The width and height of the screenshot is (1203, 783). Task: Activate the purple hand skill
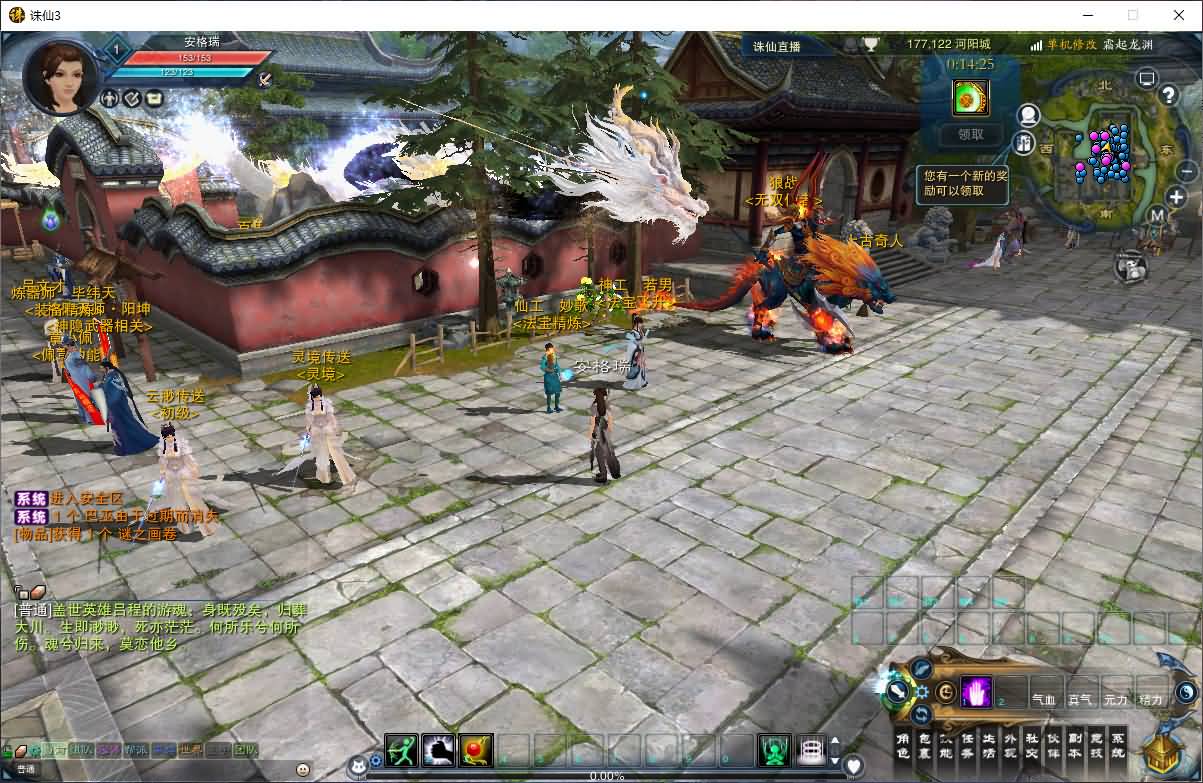976,692
